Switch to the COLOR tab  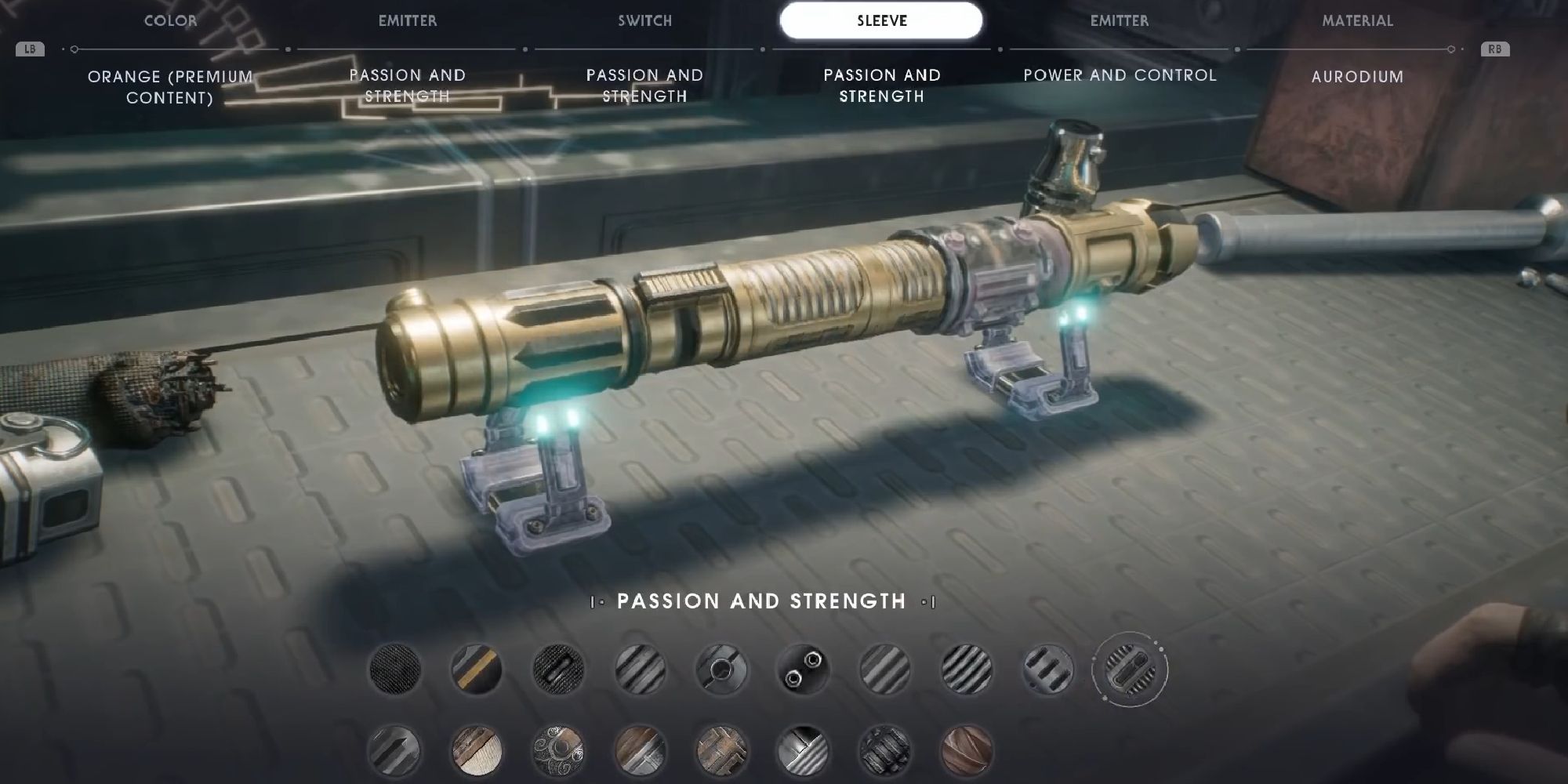coord(169,21)
